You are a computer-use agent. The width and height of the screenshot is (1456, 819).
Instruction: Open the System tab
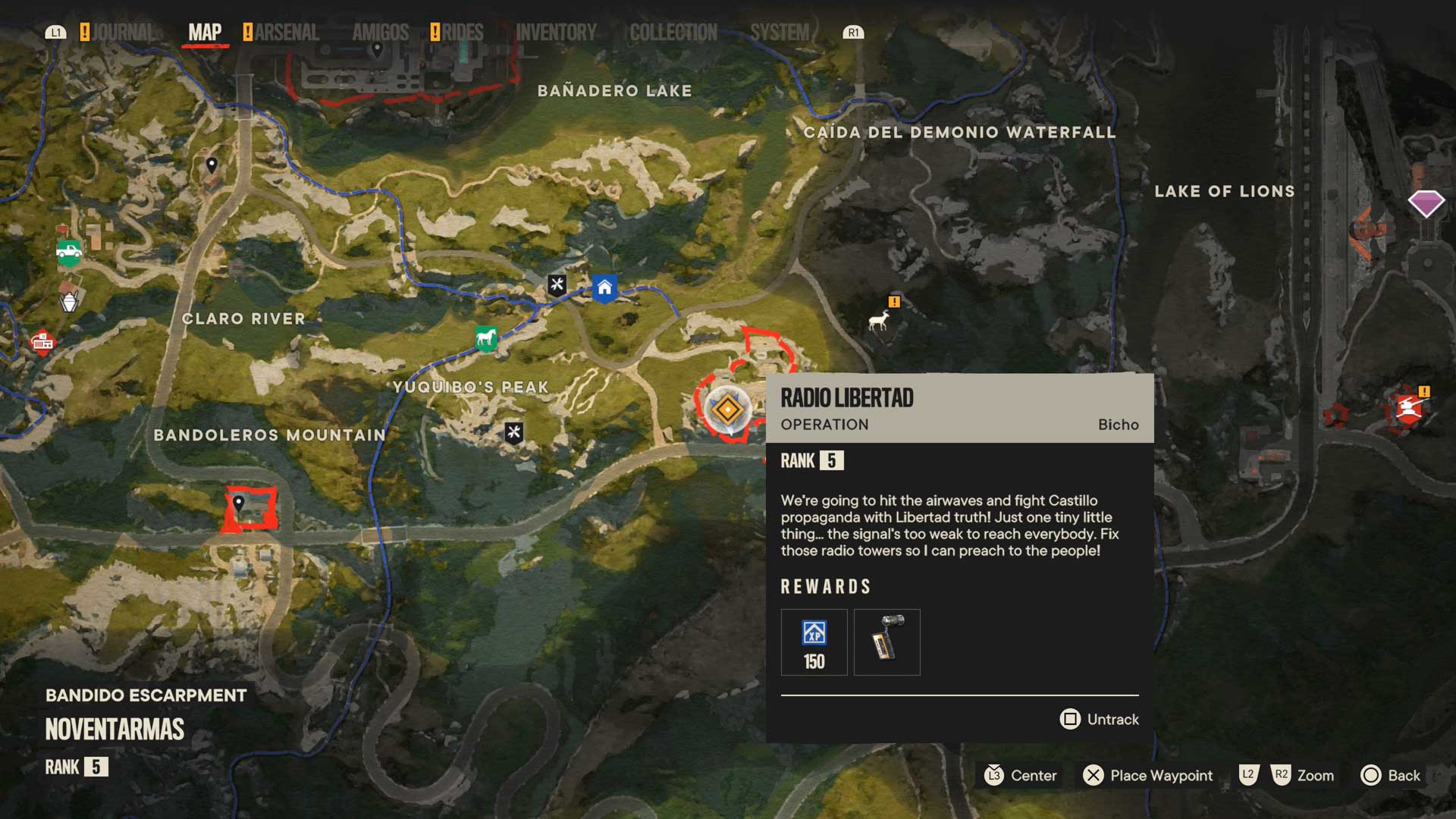click(x=779, y=33)
